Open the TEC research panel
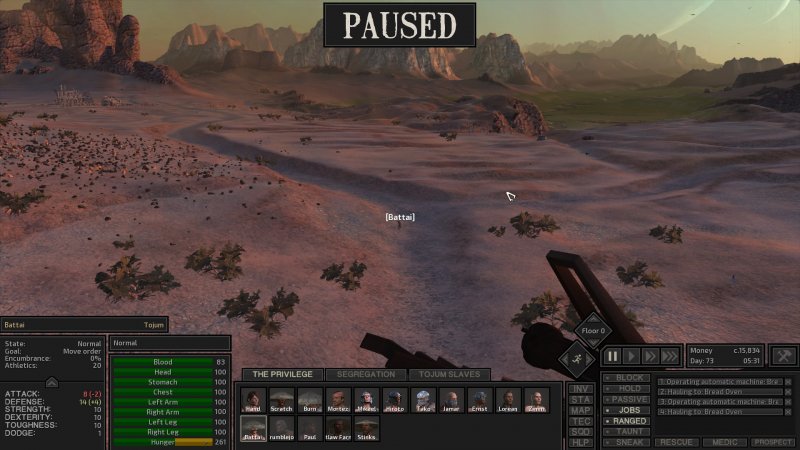 [x=581, y=421]
